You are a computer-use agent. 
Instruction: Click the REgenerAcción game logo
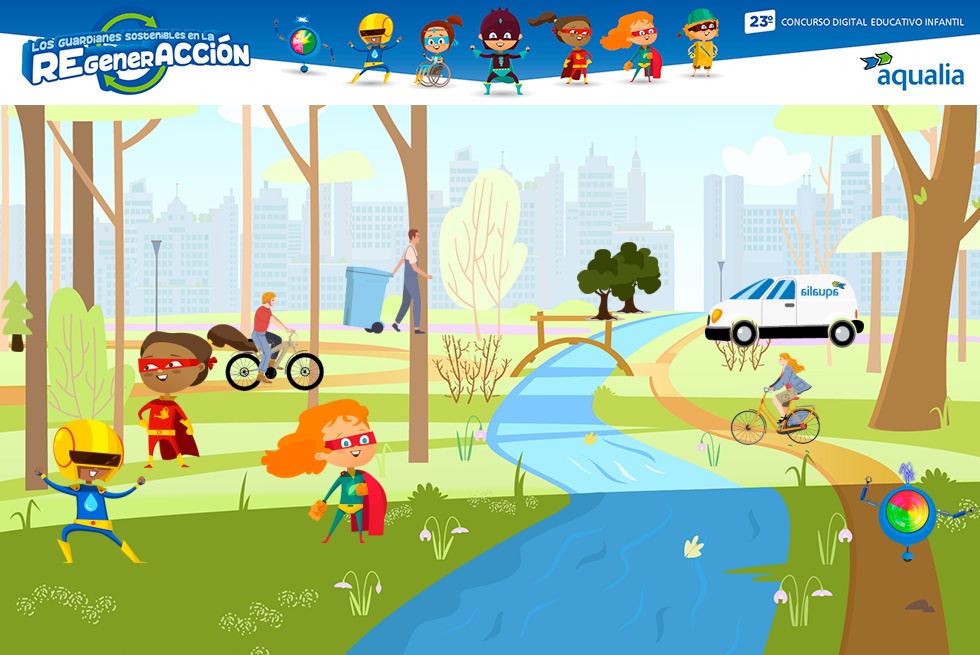136,55
